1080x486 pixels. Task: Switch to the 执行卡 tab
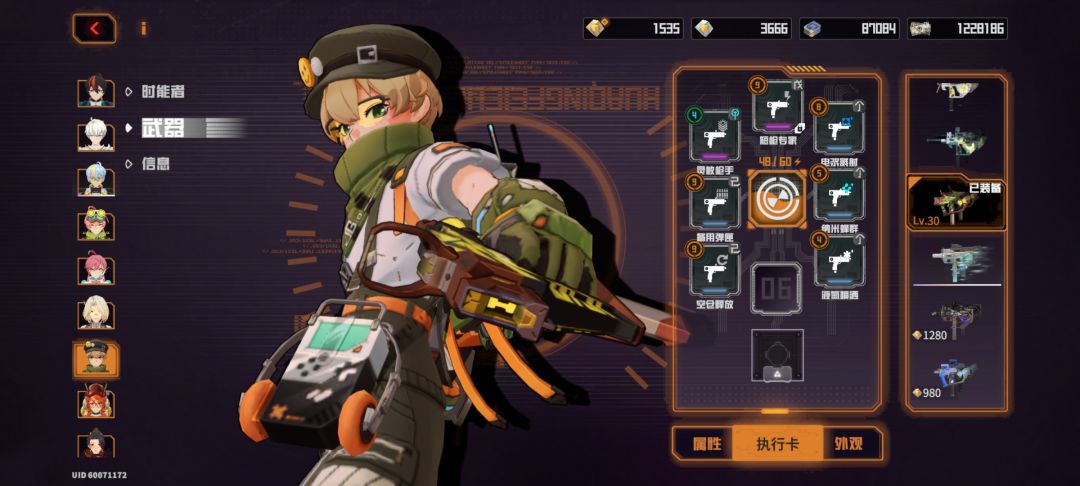pos(777,443)
